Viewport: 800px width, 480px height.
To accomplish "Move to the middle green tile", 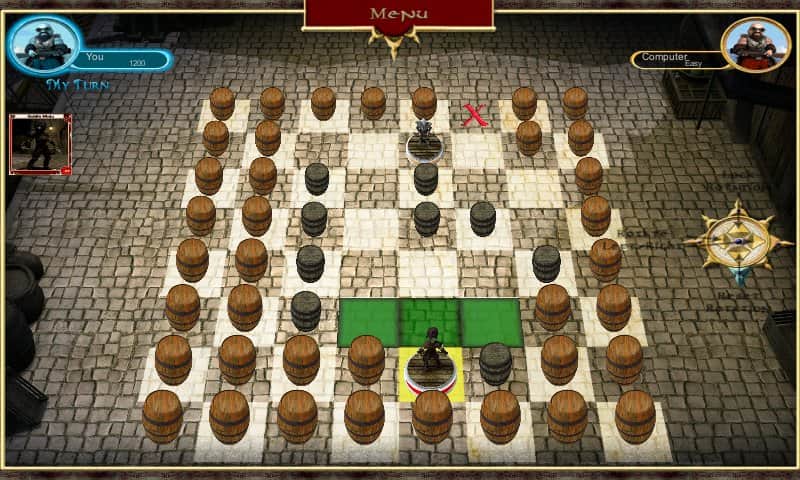I will point(430,322).
